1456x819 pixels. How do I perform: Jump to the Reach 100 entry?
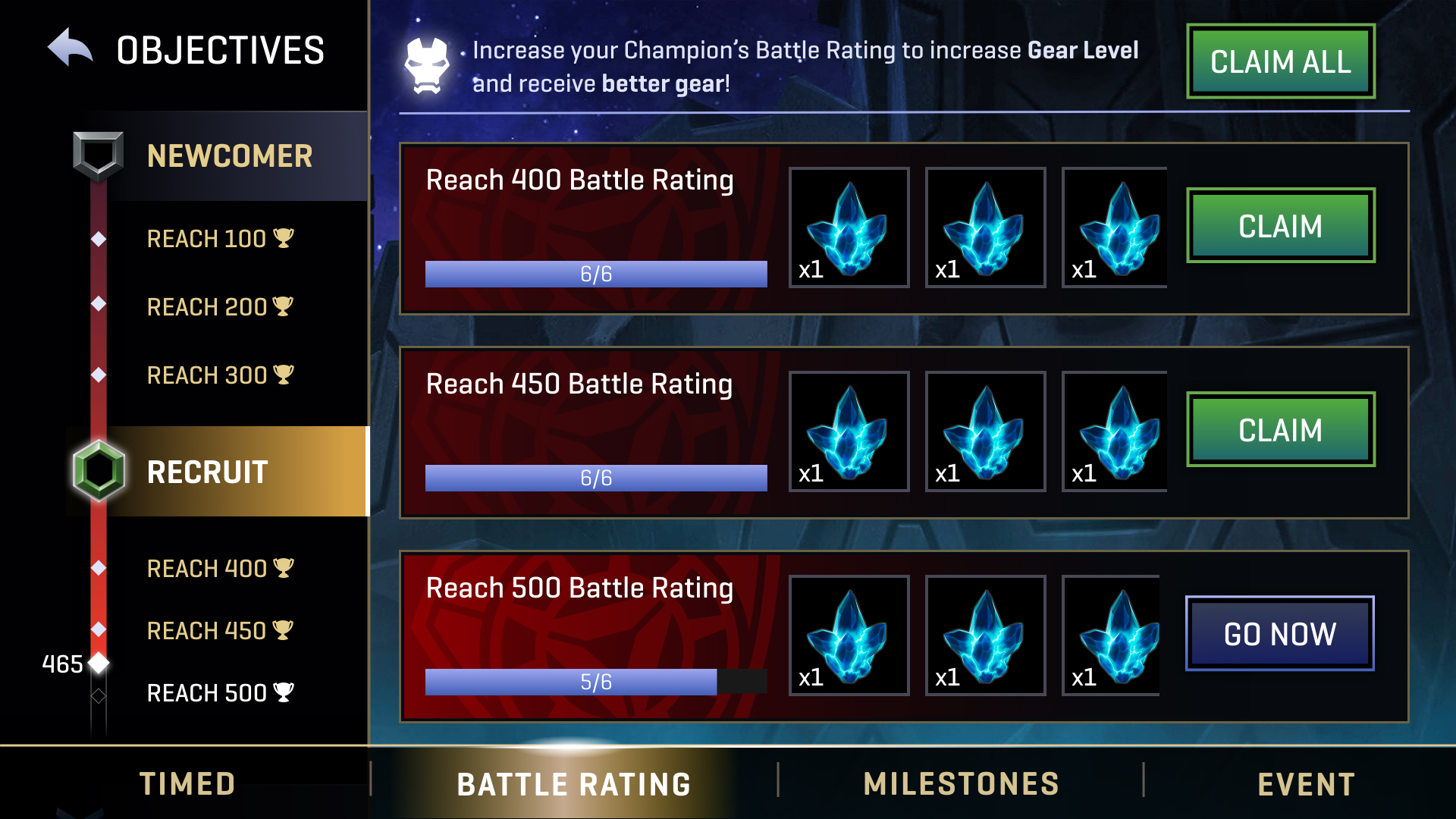(x=219, y=239)
